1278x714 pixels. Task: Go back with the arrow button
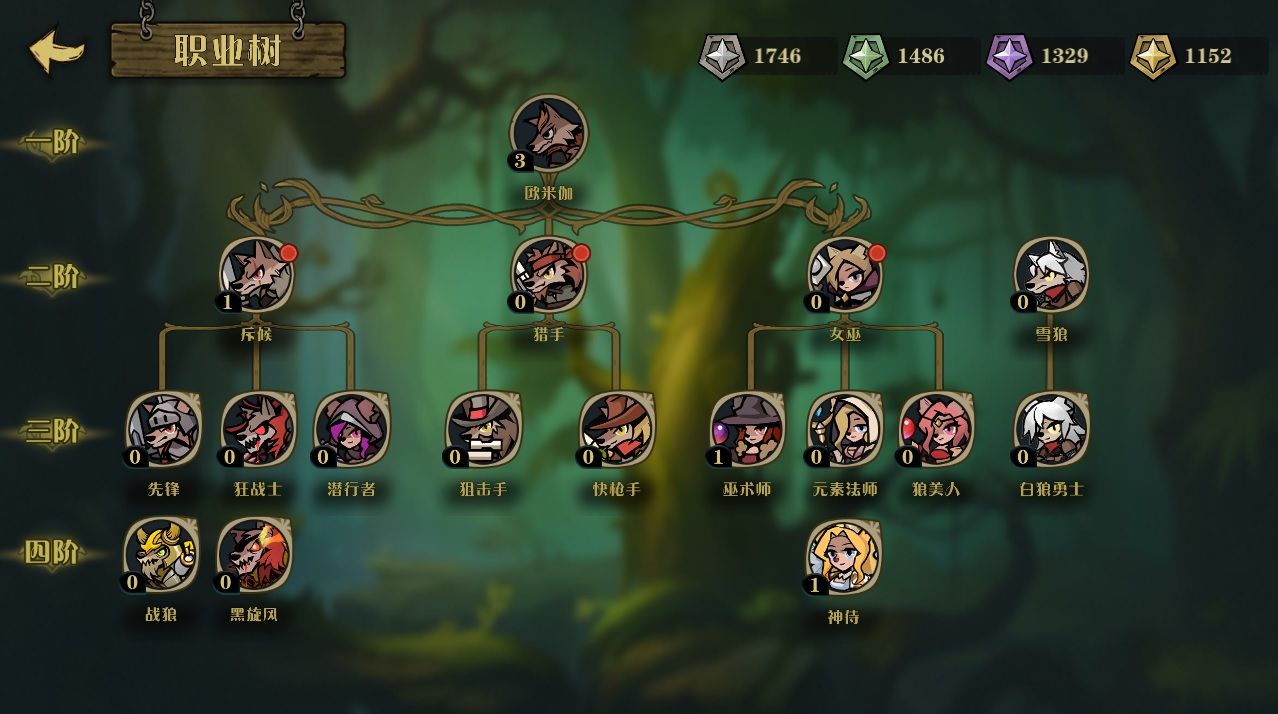point(57,51)
